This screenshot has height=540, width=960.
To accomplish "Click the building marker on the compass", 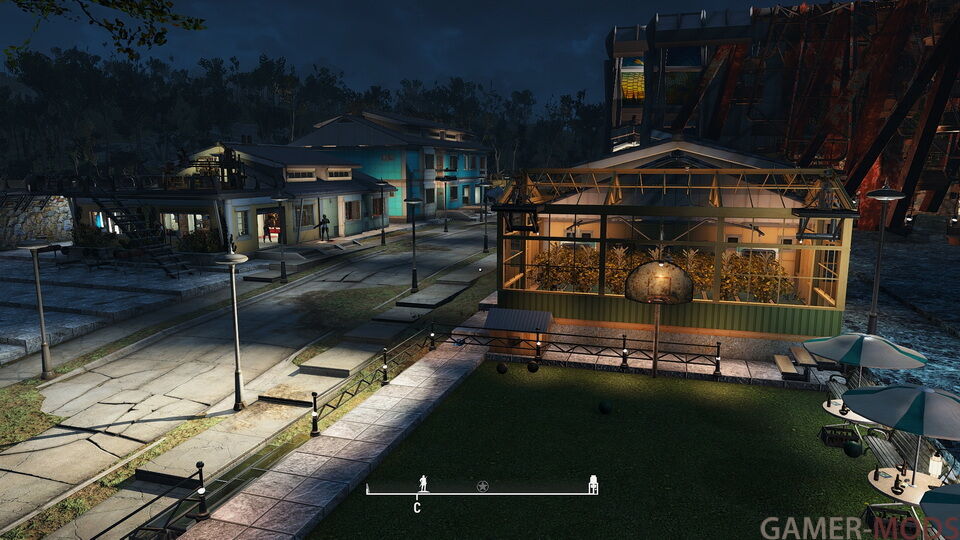I will pyautogui.click(x=593, y=484).
